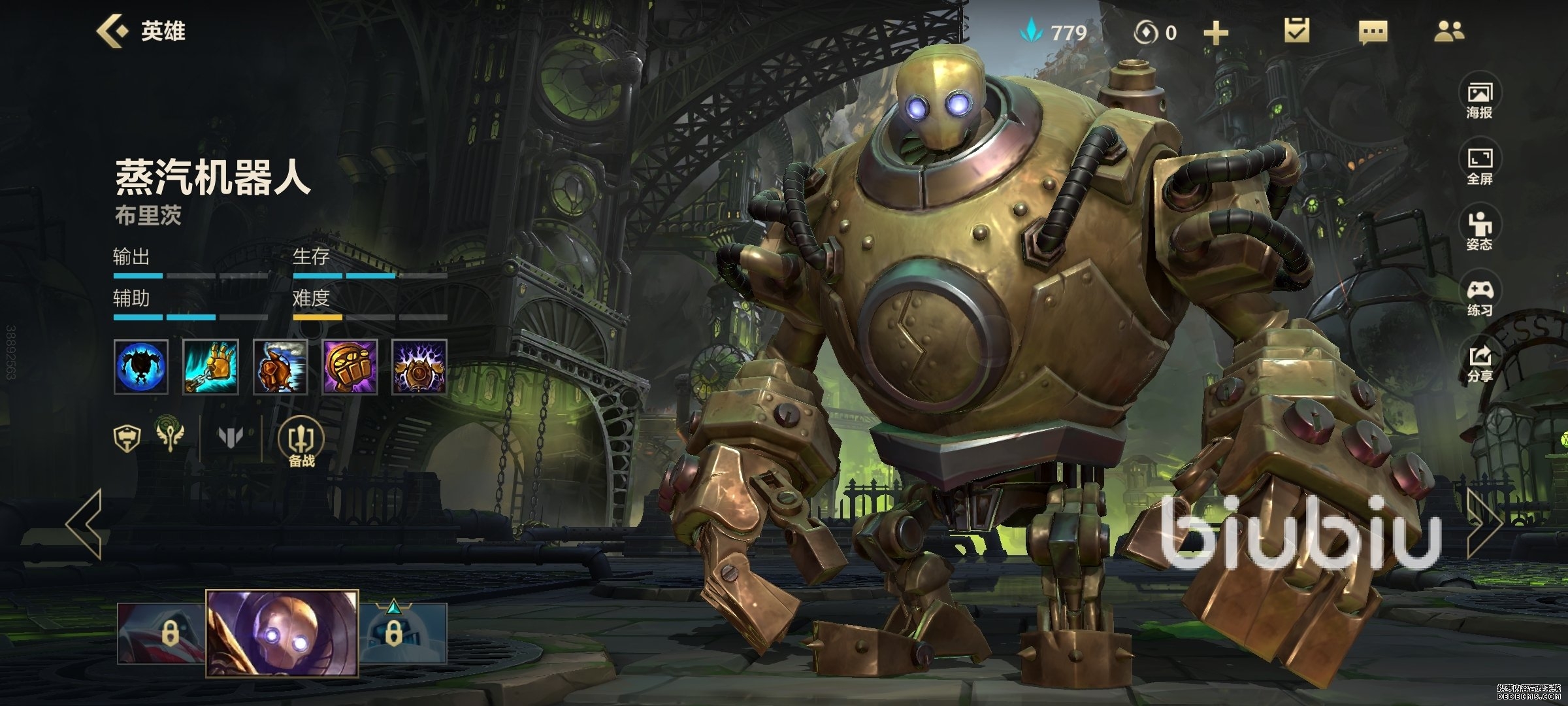The width and height of the screenshot is (1568, 706).
Task: Open the 备战 loadout button
Action: (x=301, y=443)
